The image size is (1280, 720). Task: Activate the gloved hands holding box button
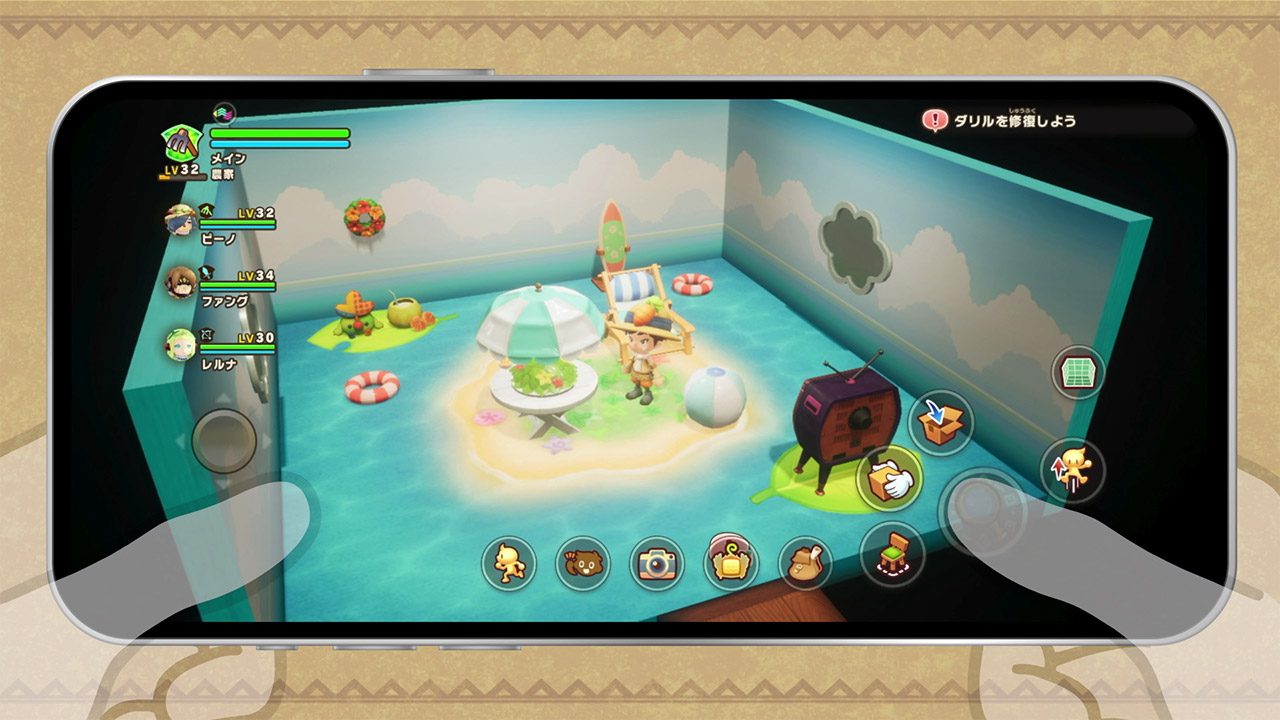(888, 481)
